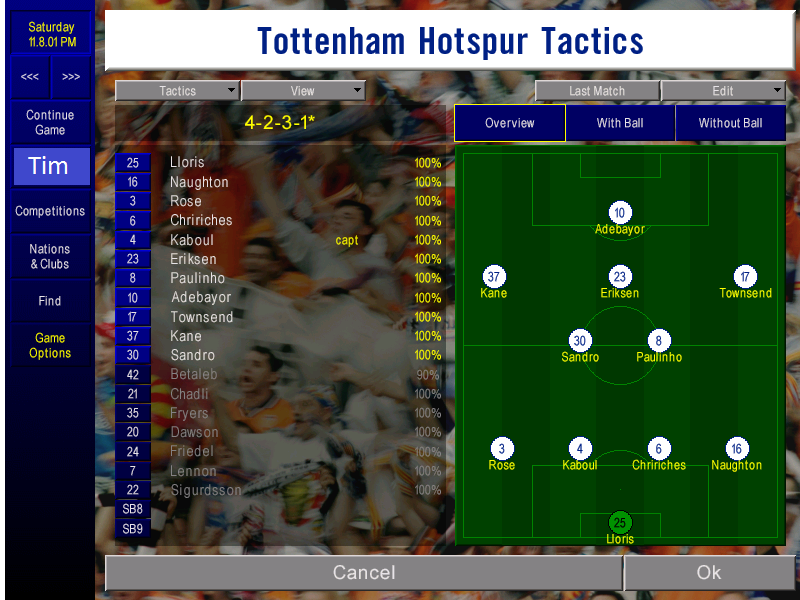Open Game Options
800x600 pixels.
[x=50, y=346]
